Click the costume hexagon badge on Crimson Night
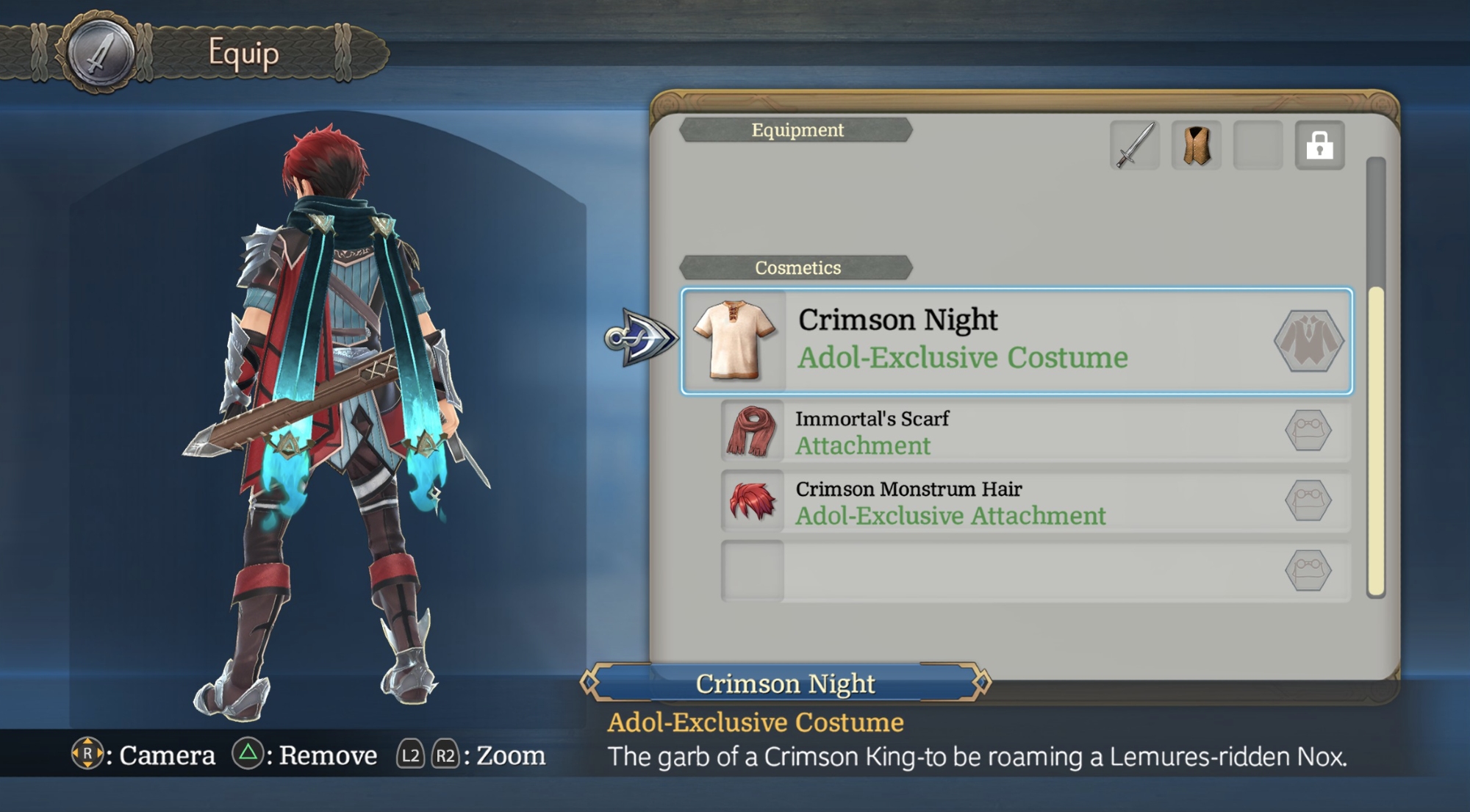Image resolution: width=1470 pixels, height=812 pixels. click(x=1308, y=341)
